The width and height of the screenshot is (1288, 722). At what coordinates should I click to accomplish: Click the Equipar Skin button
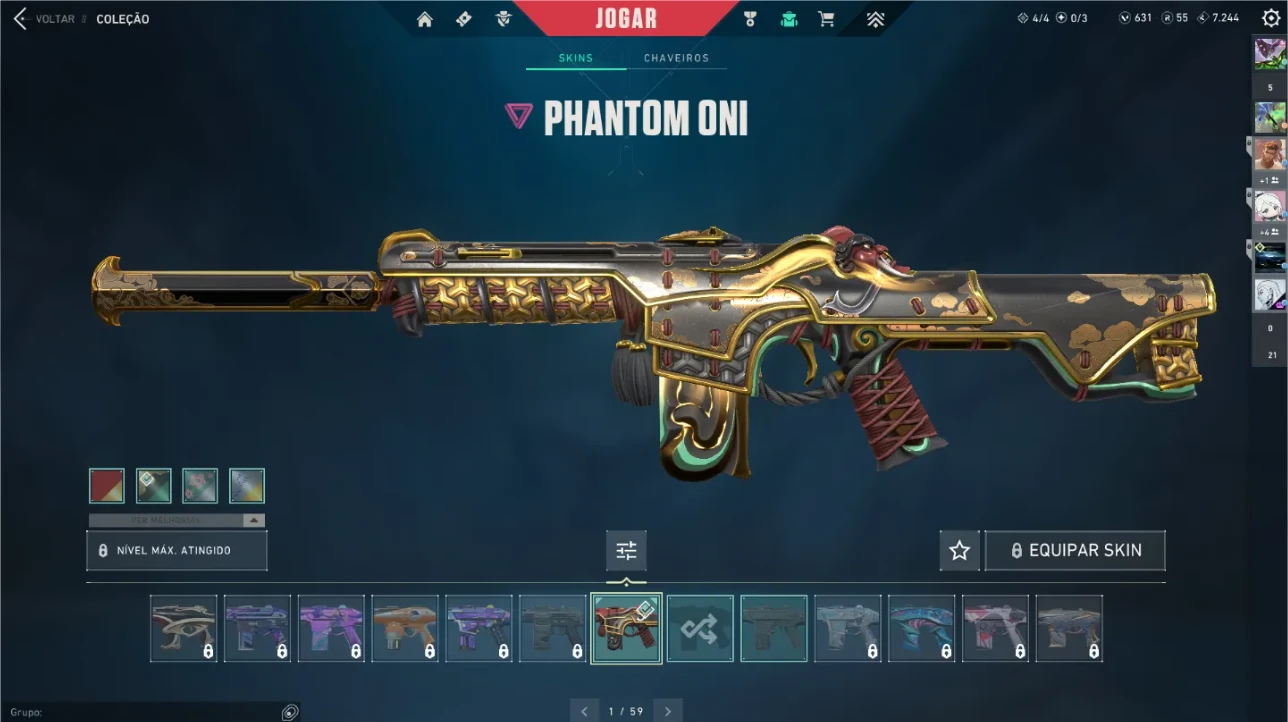[x=1075, y=551]
